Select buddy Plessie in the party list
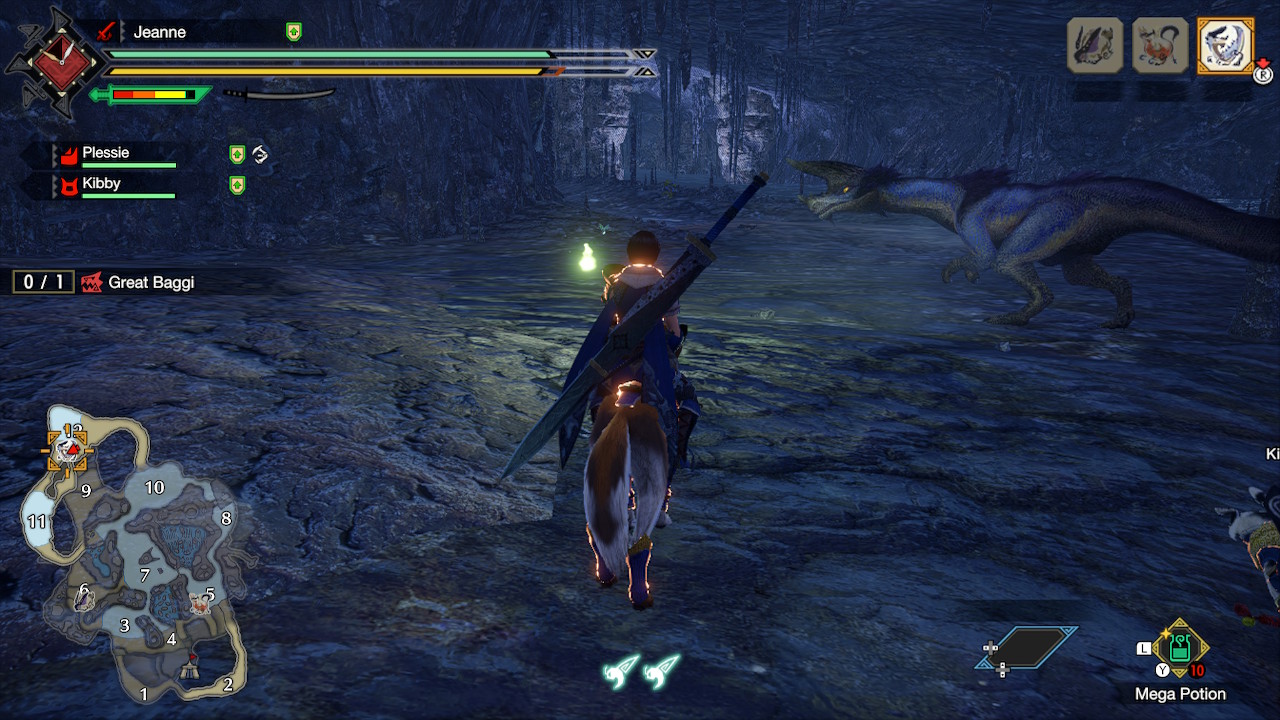 click(106, 154)
